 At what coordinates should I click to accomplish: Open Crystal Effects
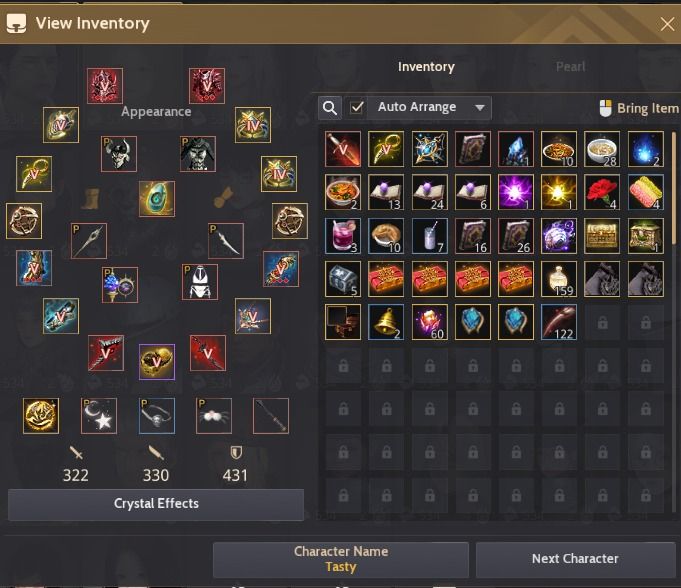coord(156,504)
